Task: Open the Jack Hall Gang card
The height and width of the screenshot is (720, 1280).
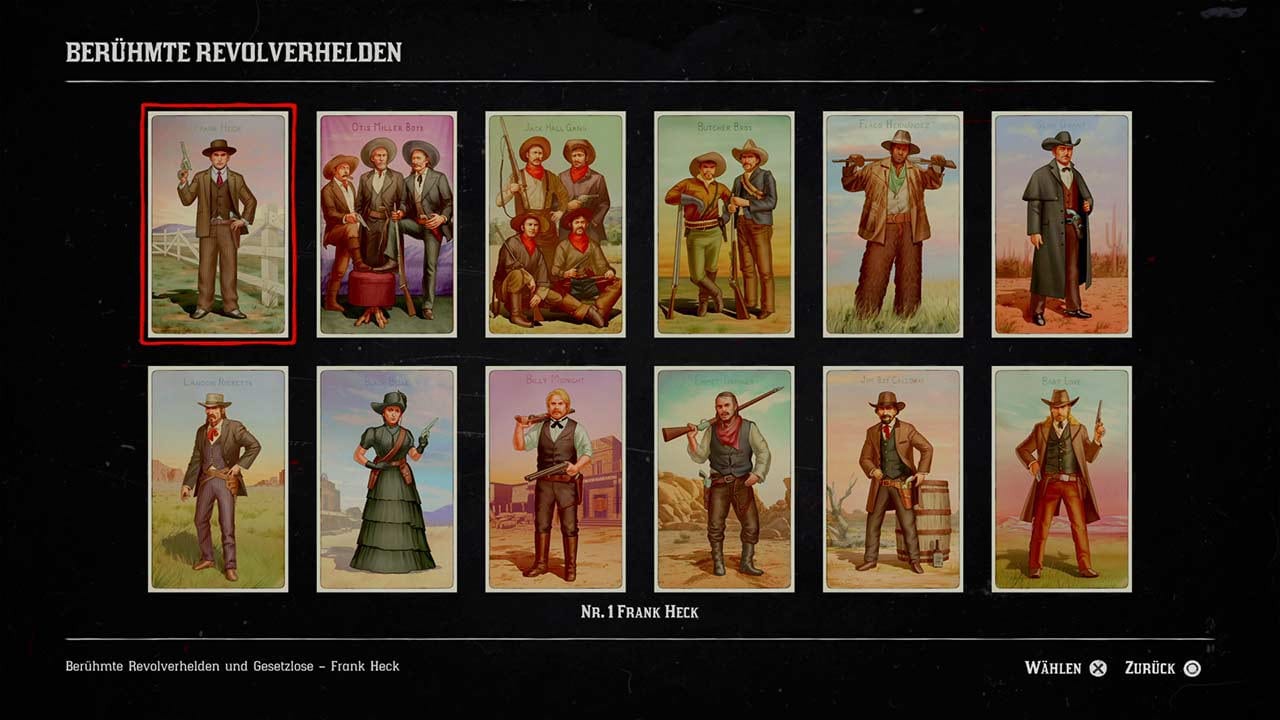Action: coord(555,224)
